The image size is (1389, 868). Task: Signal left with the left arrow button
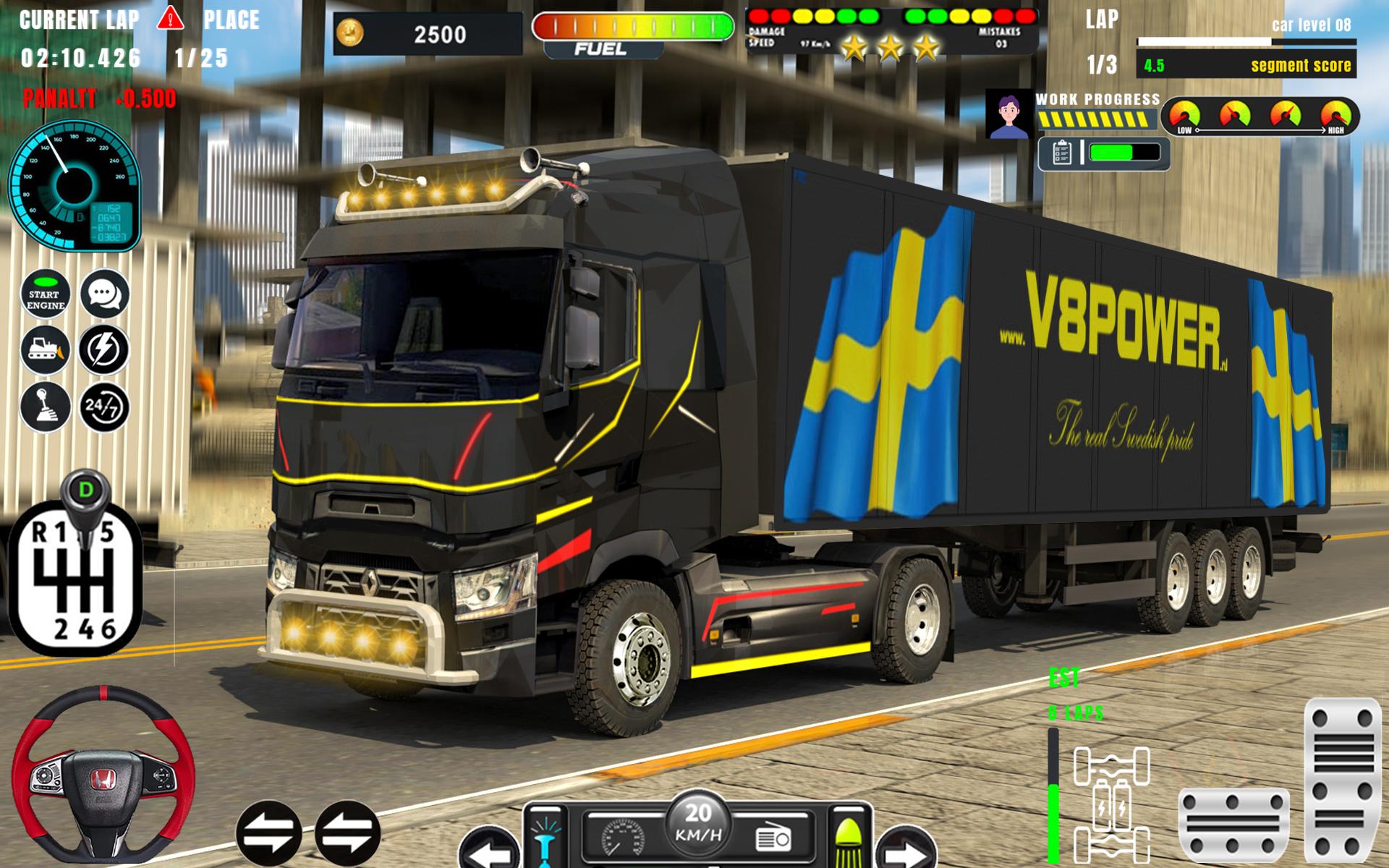pyautogui.click(x=488, y=851)
